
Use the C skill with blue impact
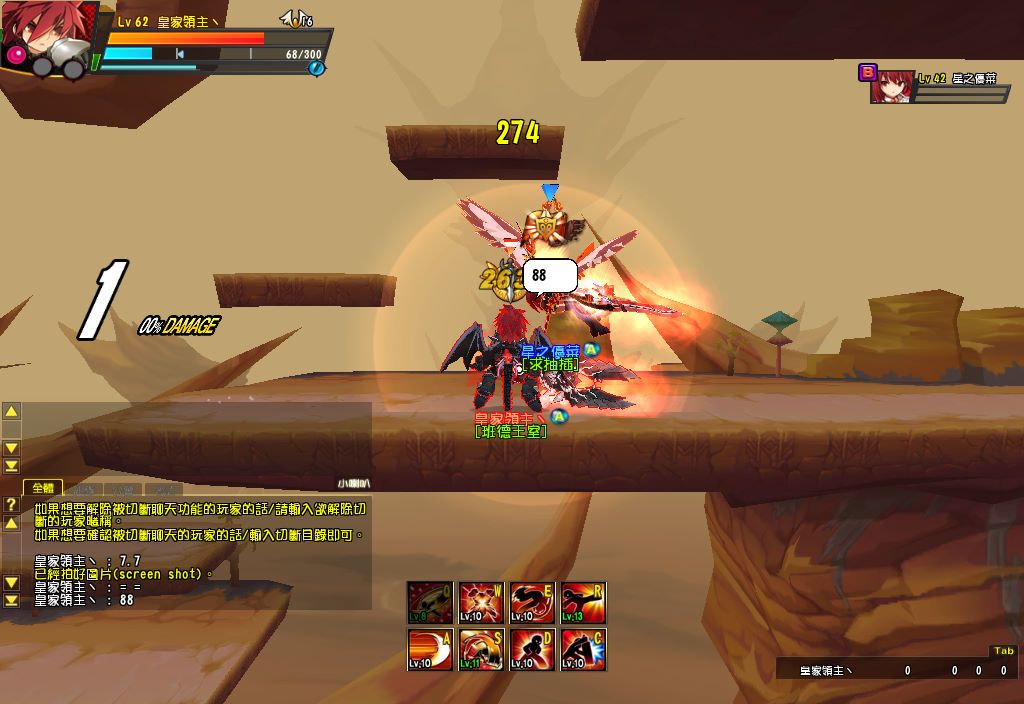pyautogui.click(x=583, y=650)
